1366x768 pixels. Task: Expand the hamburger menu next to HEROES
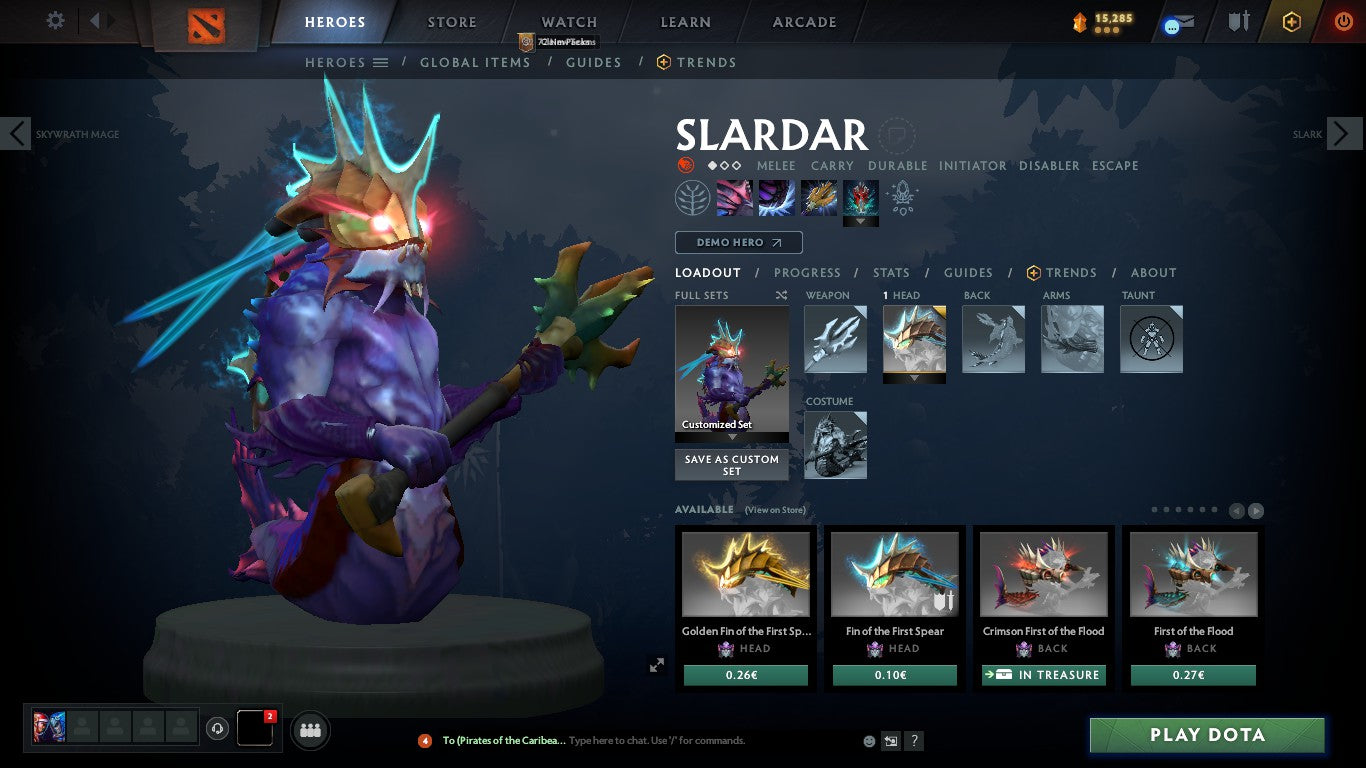[381, 62]
